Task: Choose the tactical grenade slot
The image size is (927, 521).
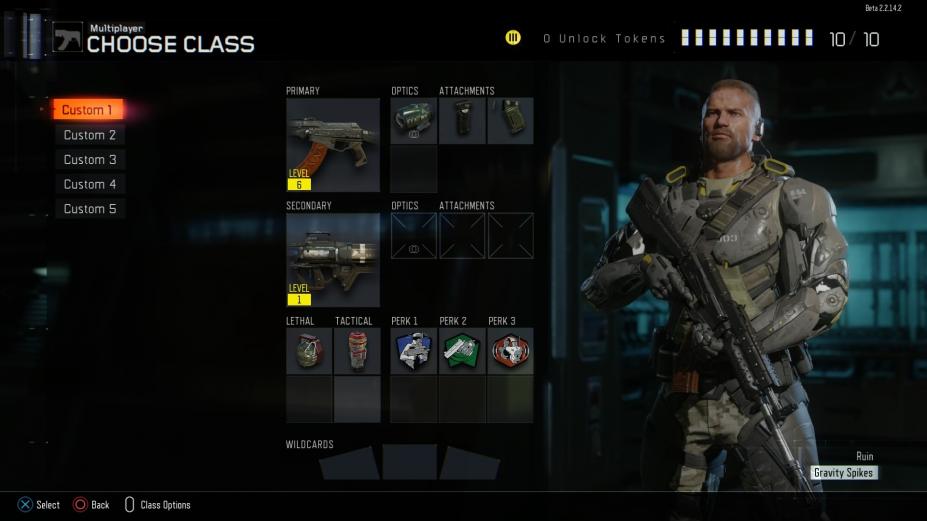Action: click(x=357, y=351)
